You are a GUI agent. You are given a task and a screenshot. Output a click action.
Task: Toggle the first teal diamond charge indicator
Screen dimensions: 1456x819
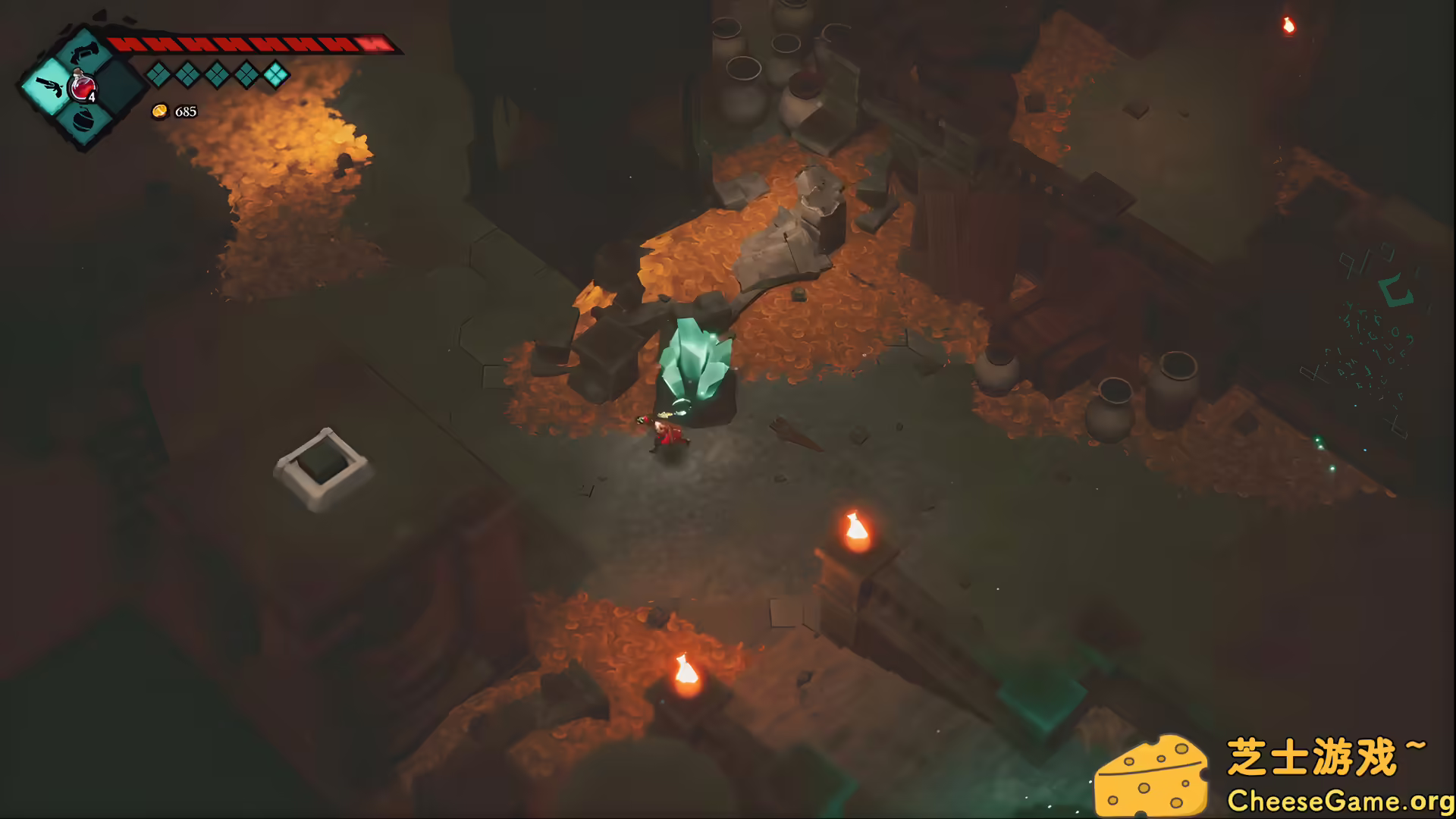point(157,74)
